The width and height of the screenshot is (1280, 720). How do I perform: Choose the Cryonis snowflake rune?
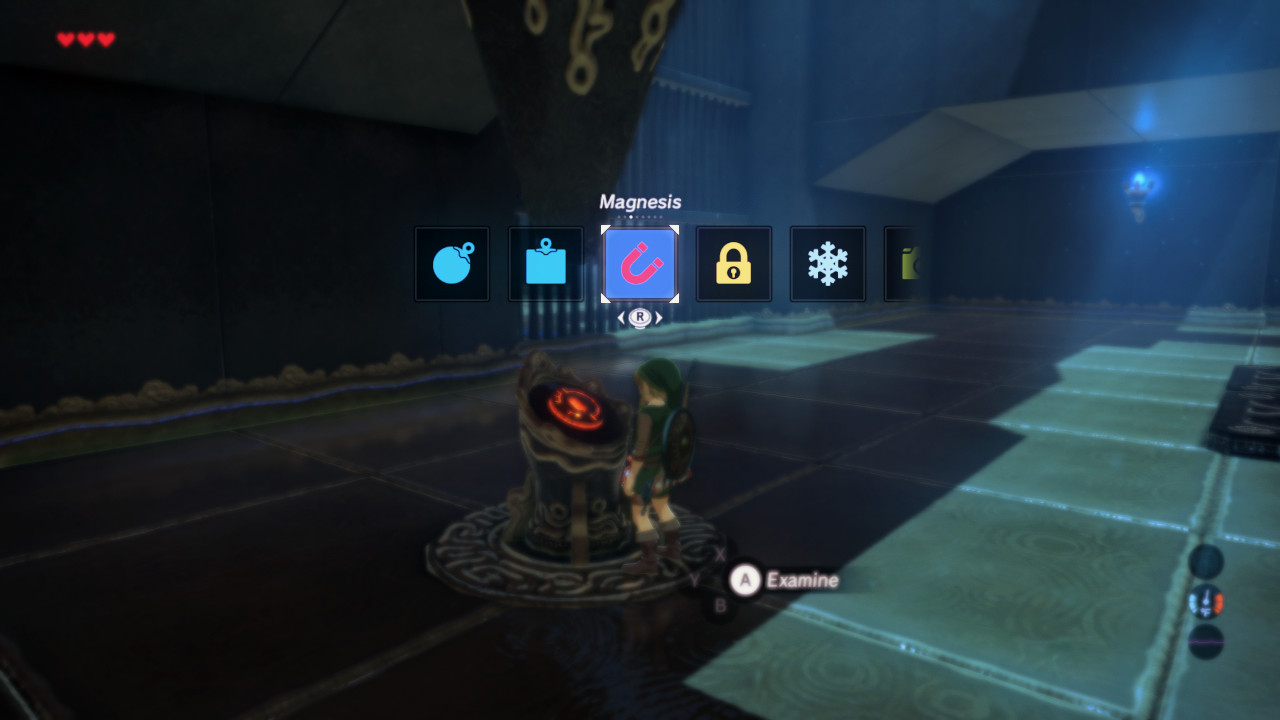click(827, 263)
